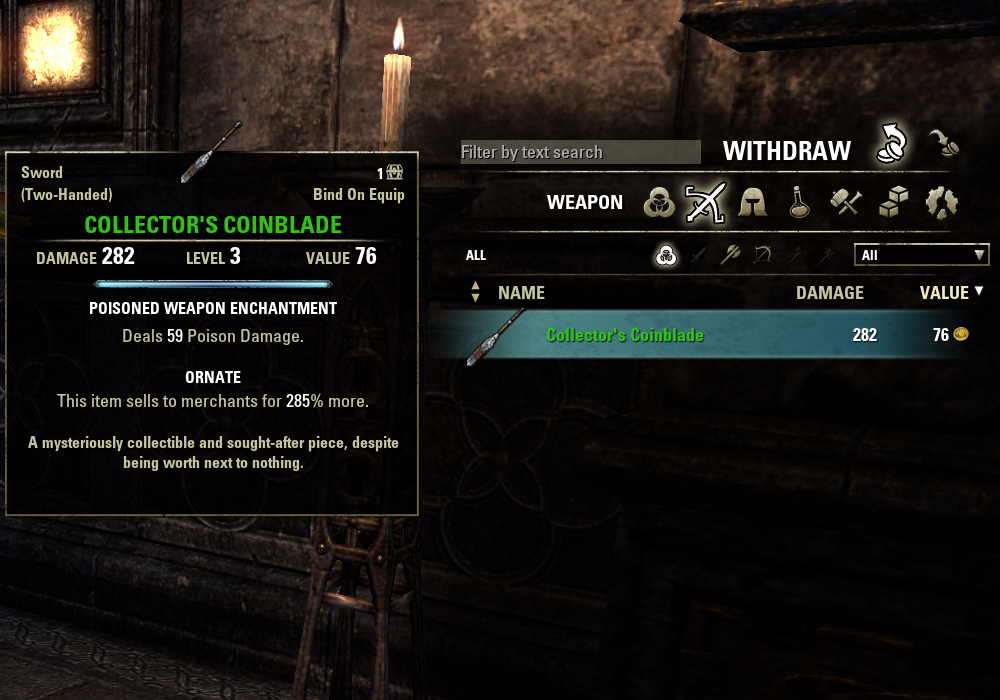Image resolution: width=1000 pixels, height=700 pixels.
Task: Choose the Crafting hammer category
Action: (x=846, y=203)
